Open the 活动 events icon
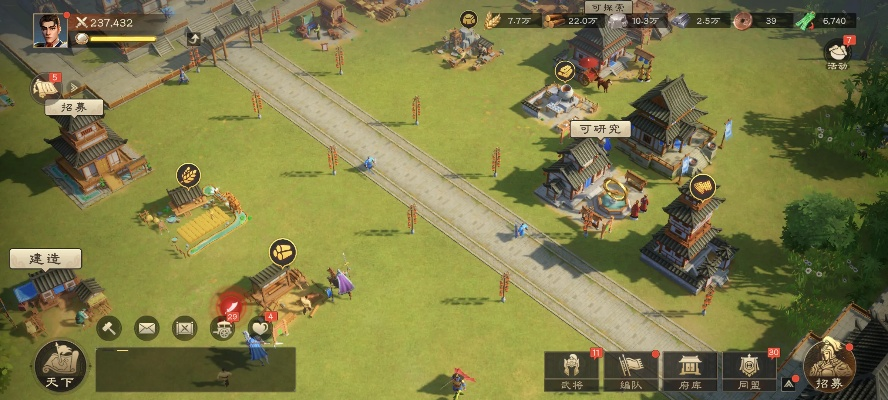 (x=837, y=54)
